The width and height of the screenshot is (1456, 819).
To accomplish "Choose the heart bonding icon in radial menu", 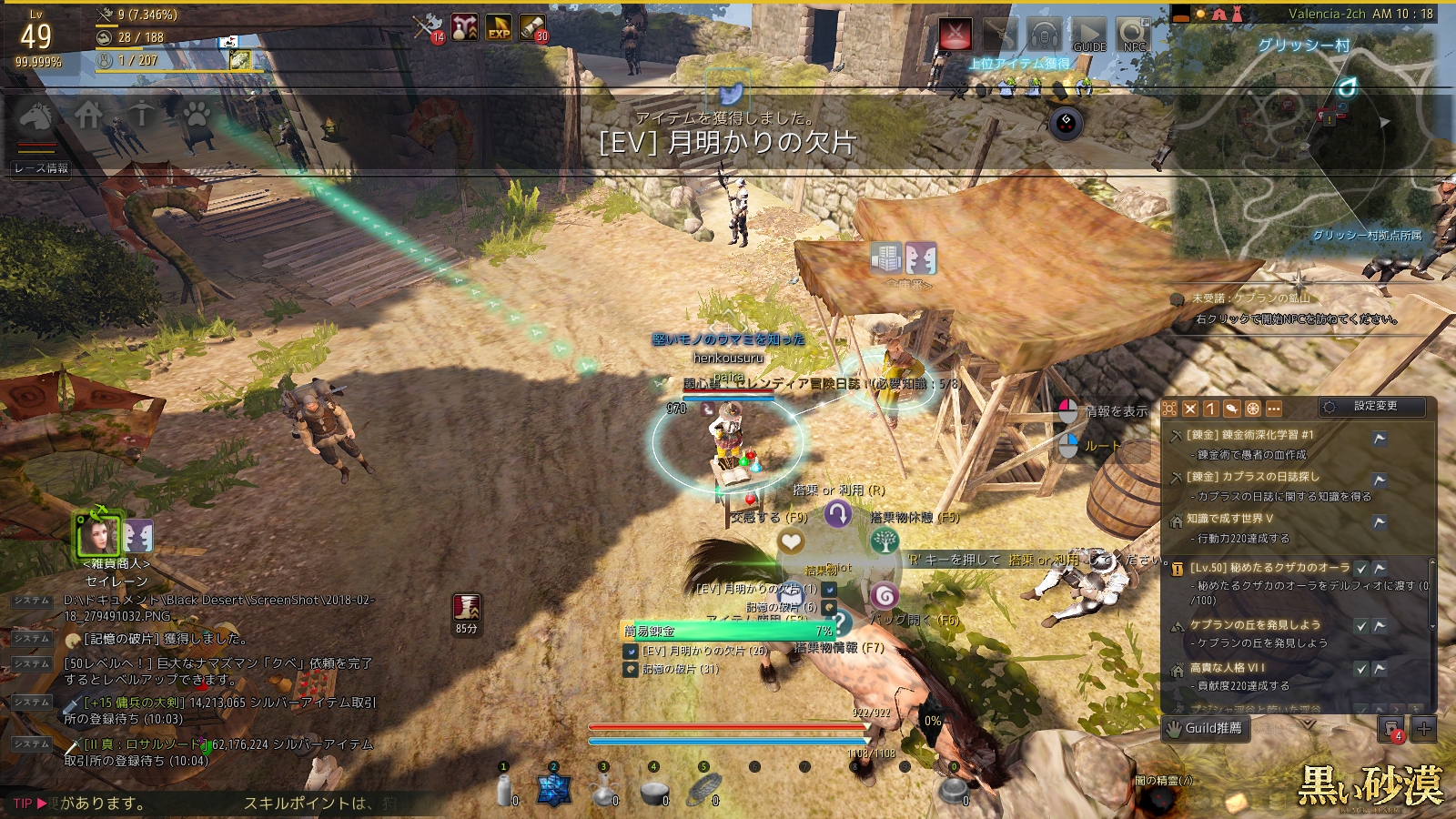I will 791,542.
